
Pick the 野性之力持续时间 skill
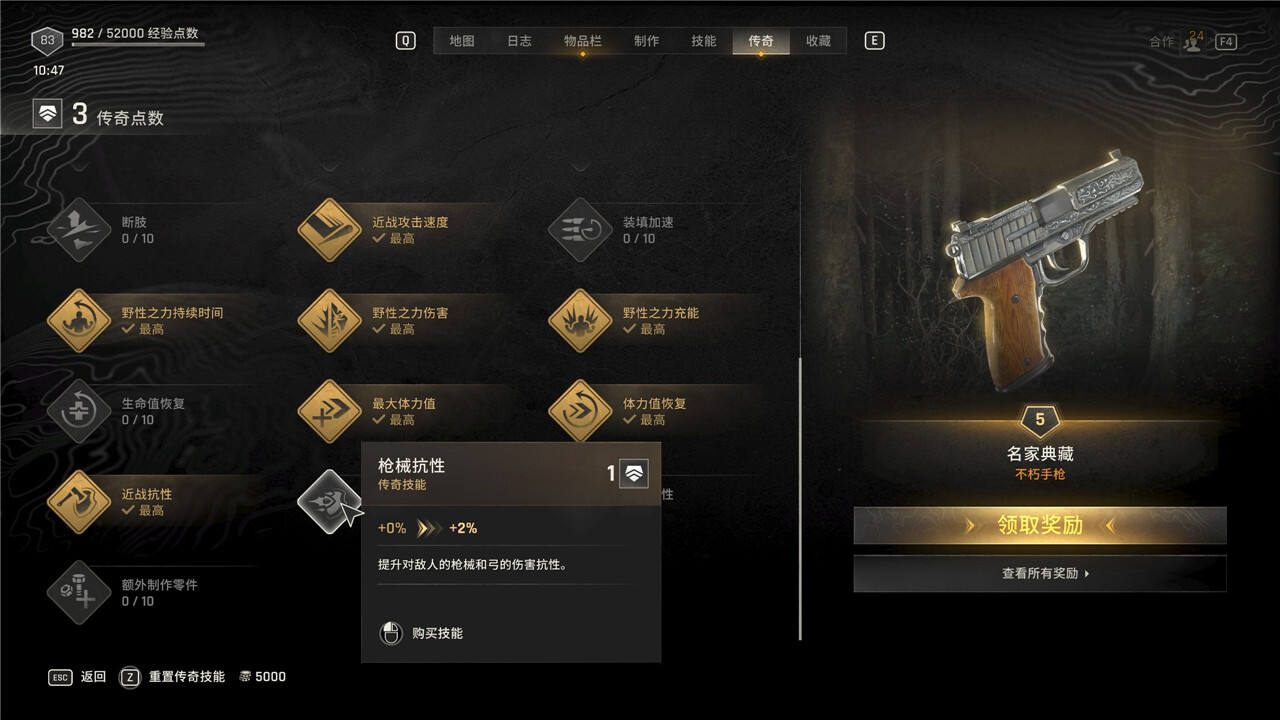click(79, 321)
